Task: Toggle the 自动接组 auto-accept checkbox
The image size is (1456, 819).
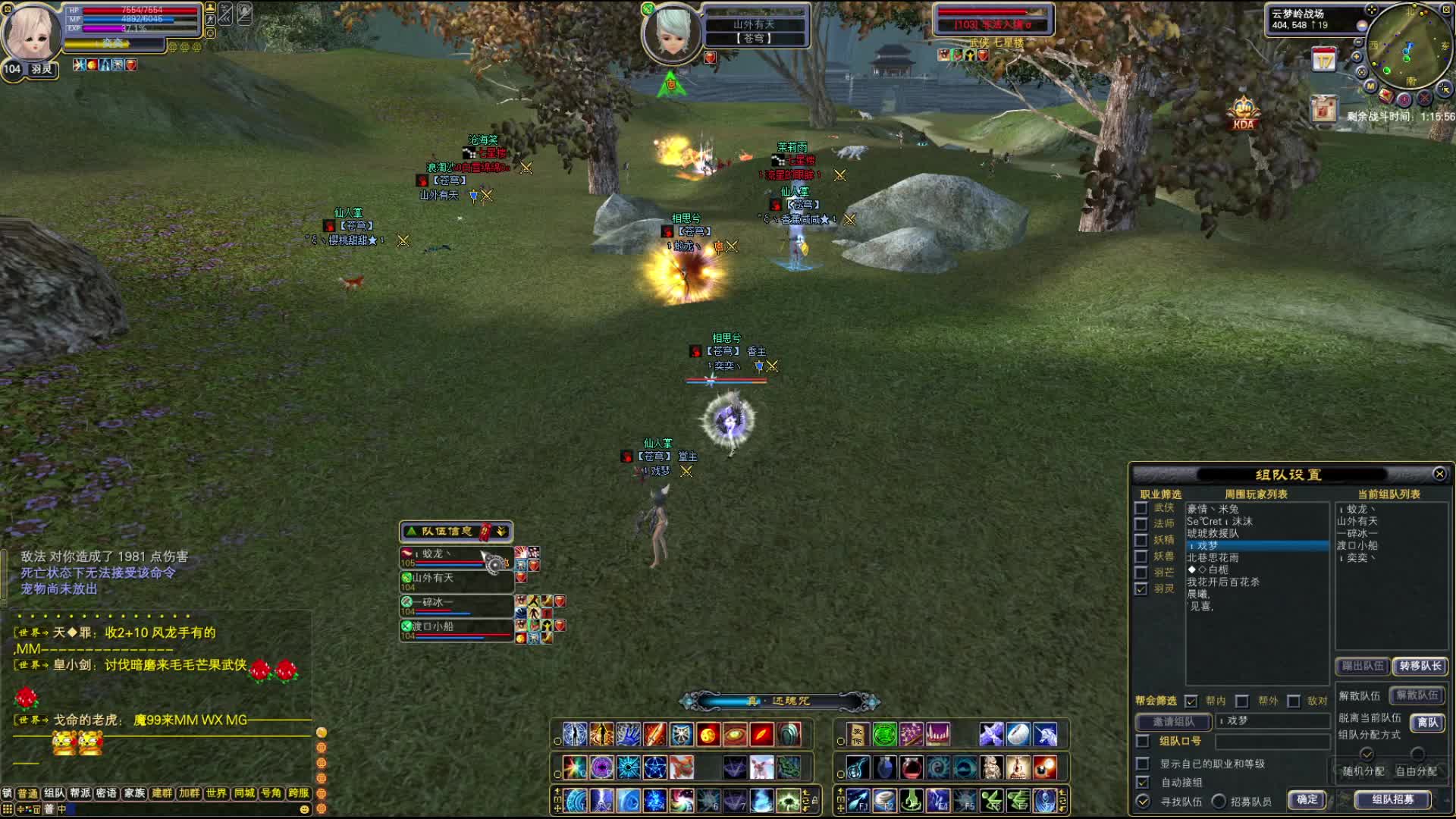Action: pyautogui.click(x=1143, y=782)
